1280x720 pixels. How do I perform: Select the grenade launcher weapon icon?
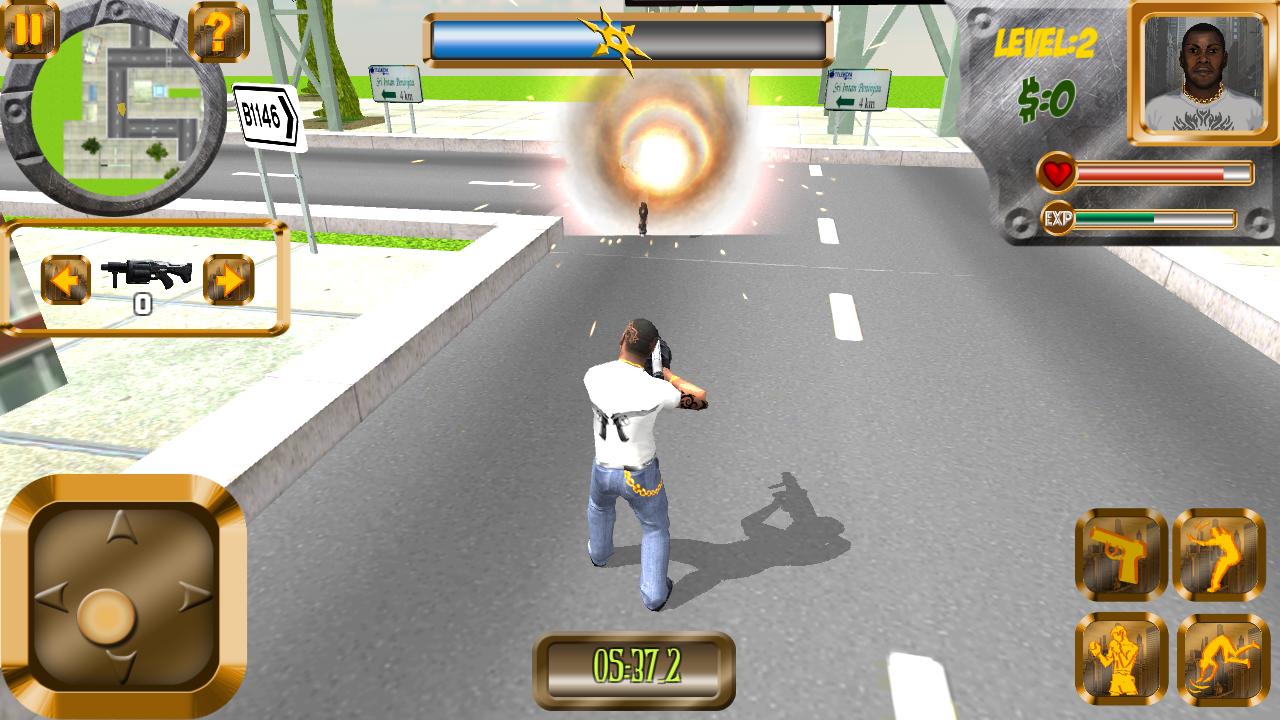point(146,272)
